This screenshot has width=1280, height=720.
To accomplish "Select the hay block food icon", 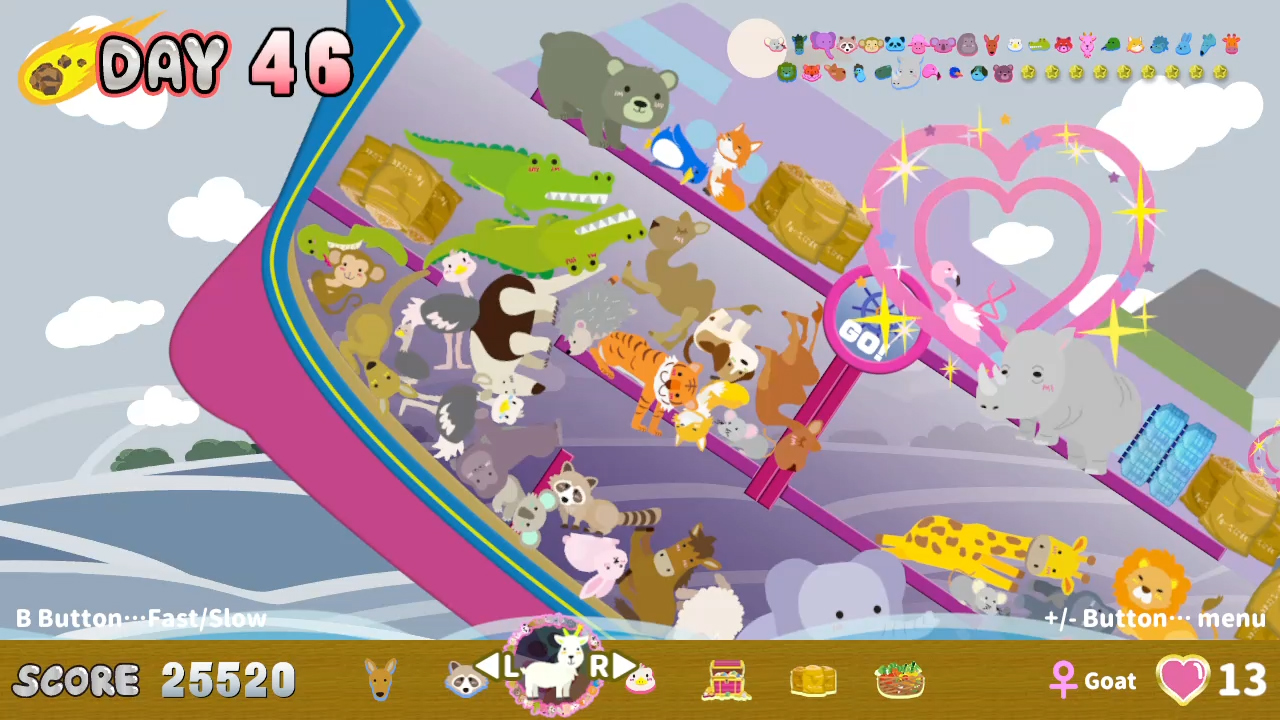I will tap(812, 679).
